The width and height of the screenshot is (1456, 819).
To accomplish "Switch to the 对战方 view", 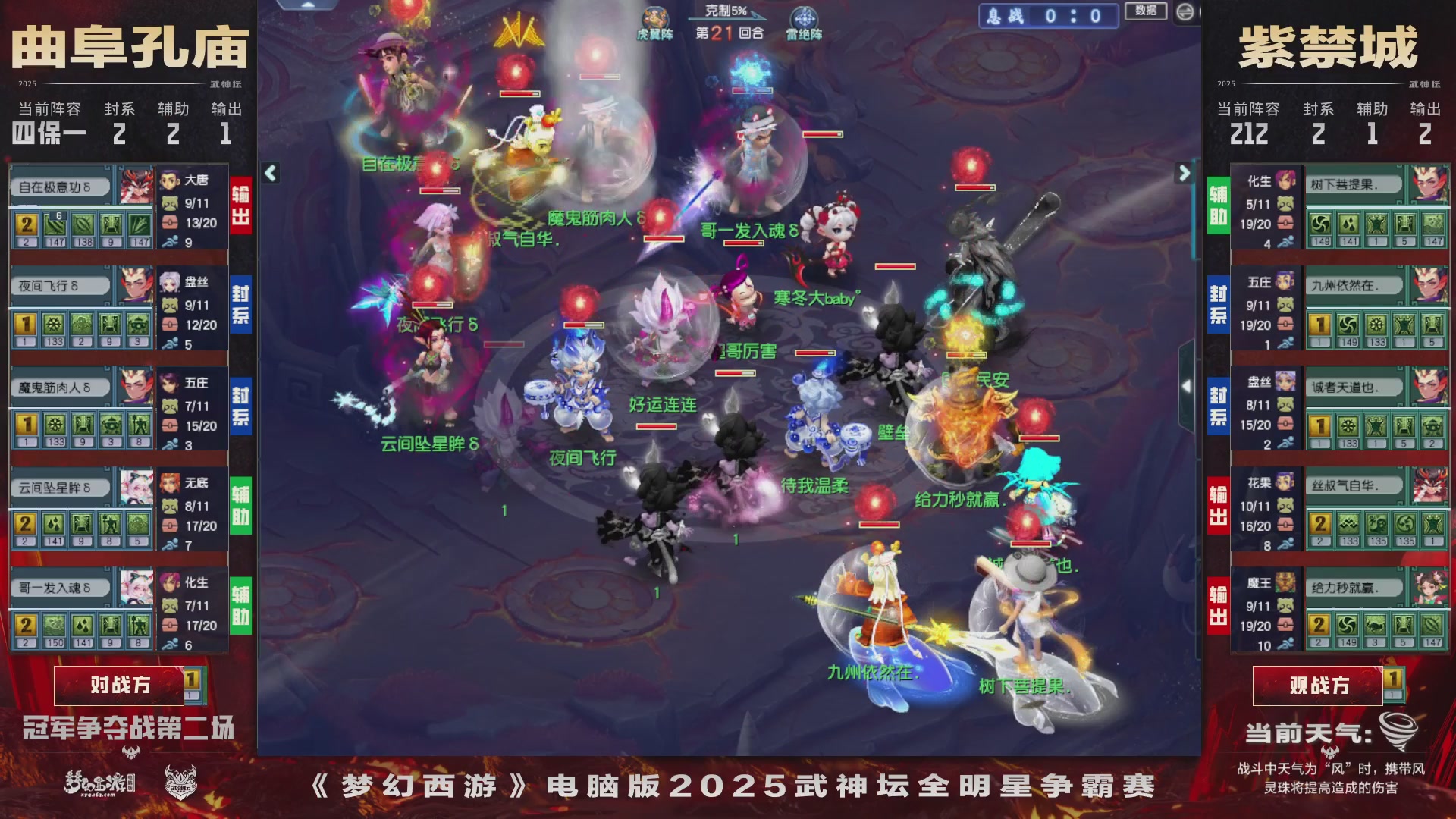I will pyautogui.click(x=121, y=685).
